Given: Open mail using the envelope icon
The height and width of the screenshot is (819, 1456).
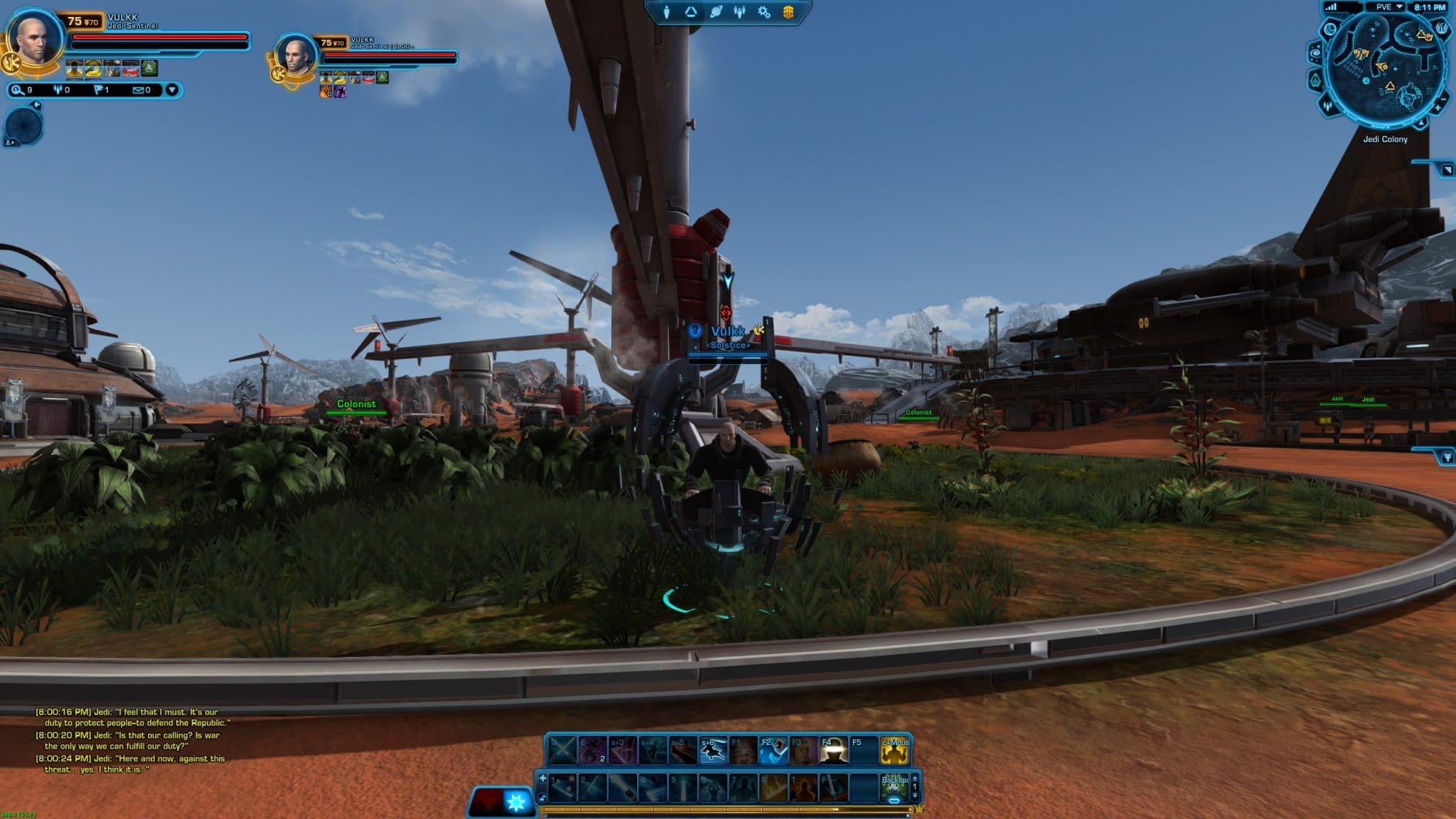Looking at the screenshot, I should point(136,90).
